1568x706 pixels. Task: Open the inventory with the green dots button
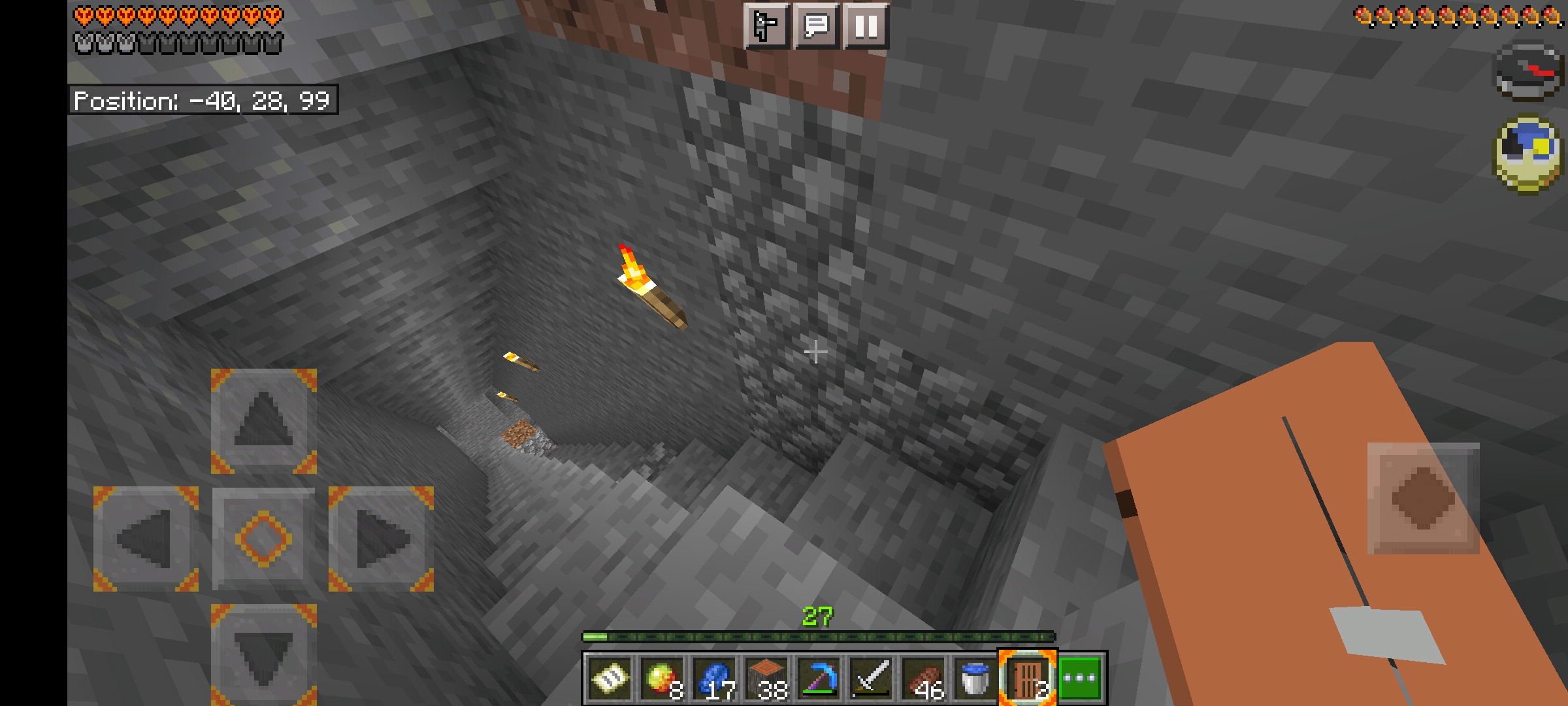point(1081,679)
